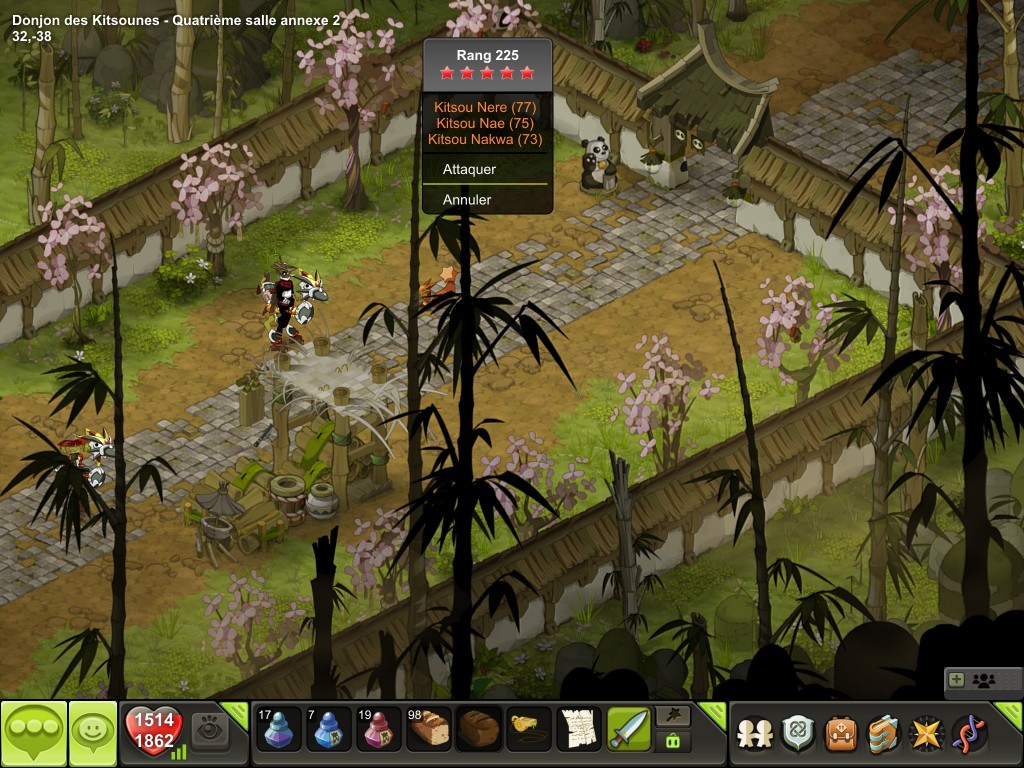The width and height of the screenshot is (1024, 768).
Task: Open the friends silhouettes menu icon
Action: [755, 733]
